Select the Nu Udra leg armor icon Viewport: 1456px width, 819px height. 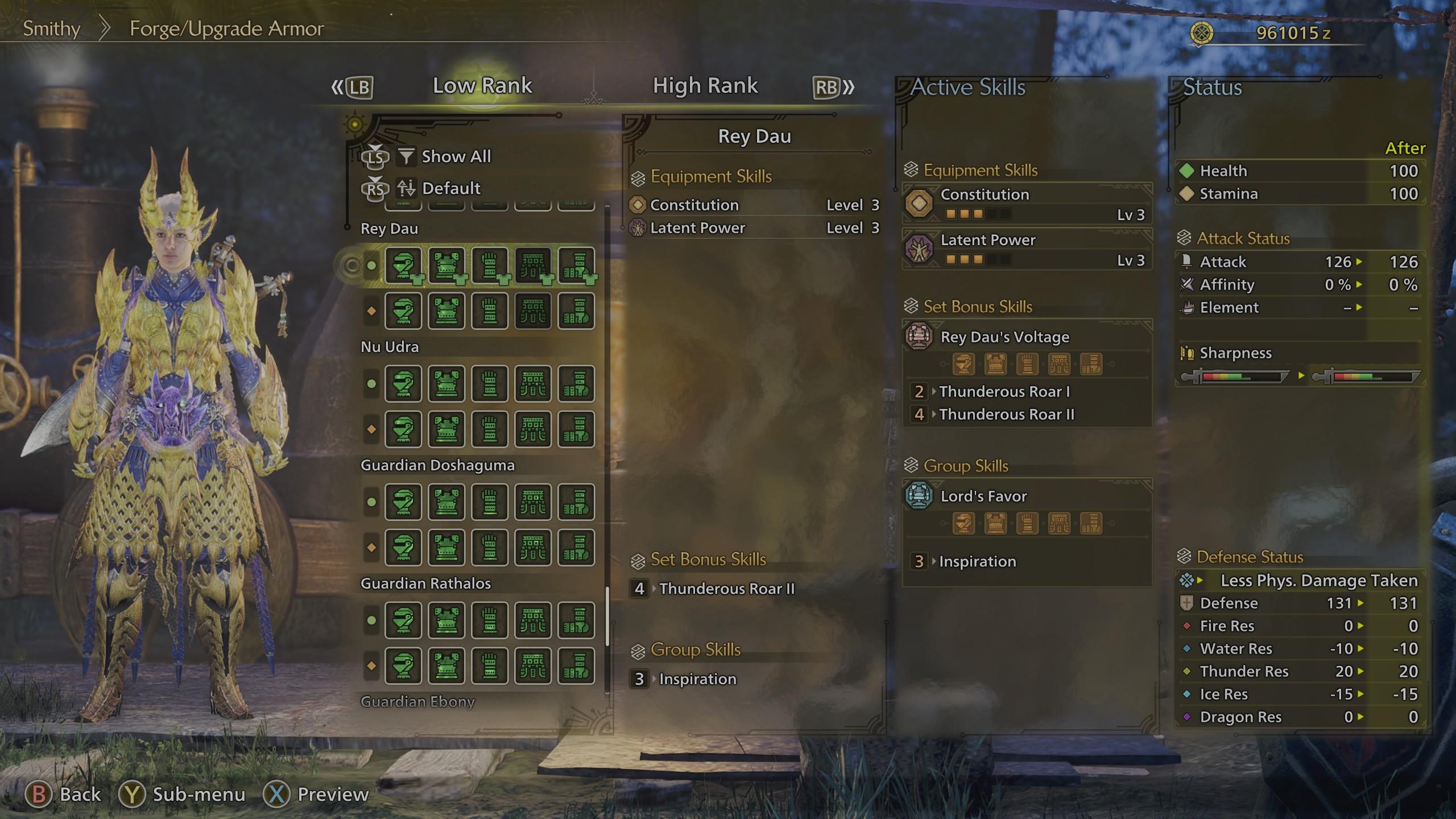coord(576,384)
